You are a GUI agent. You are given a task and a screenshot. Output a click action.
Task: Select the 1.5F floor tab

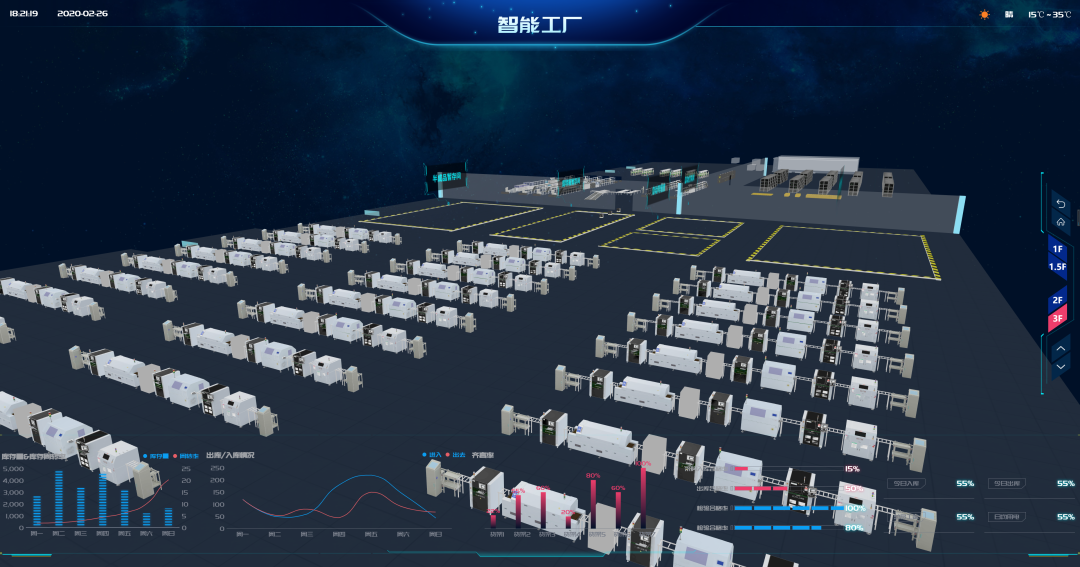coord(1057,267)
